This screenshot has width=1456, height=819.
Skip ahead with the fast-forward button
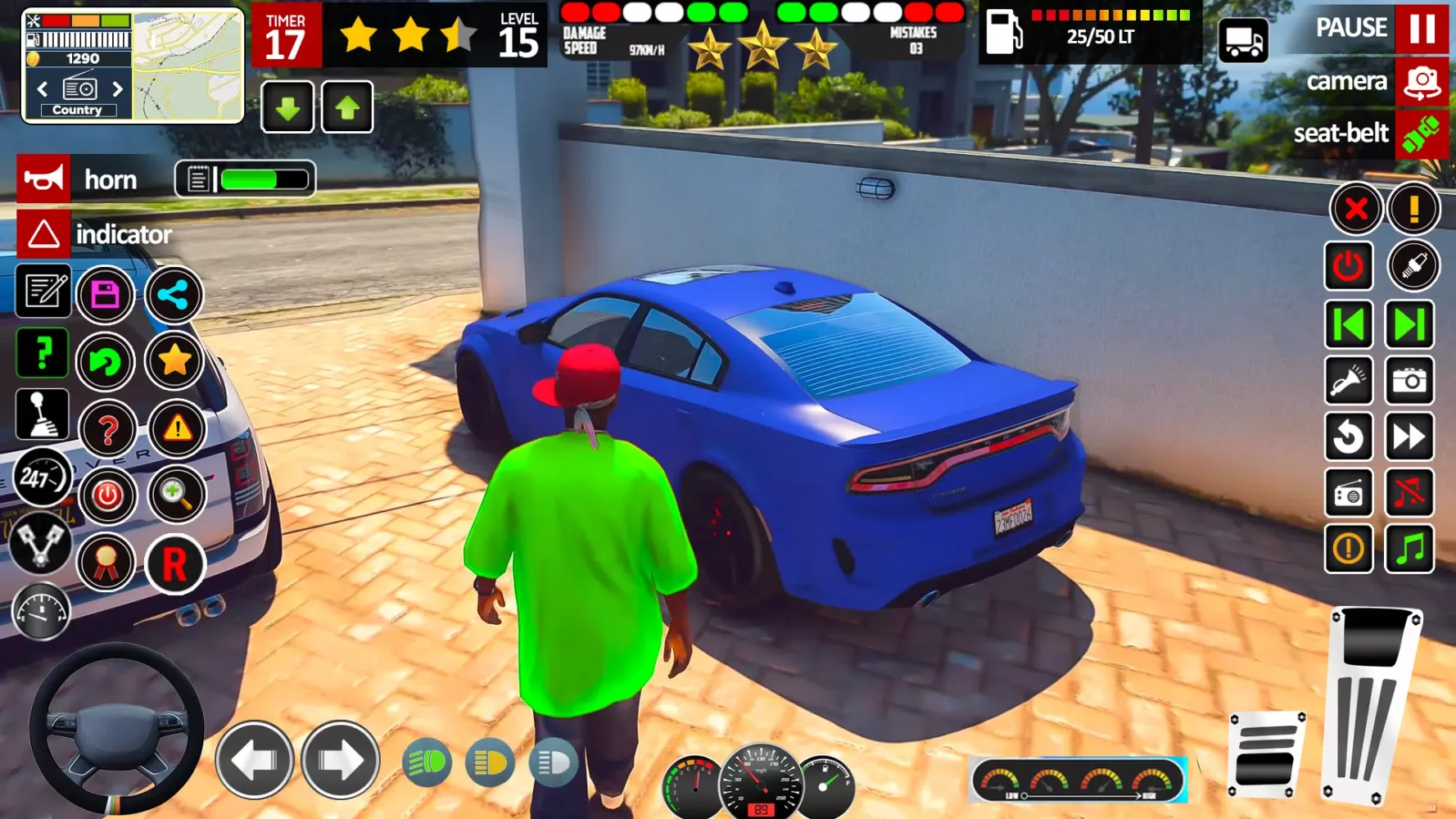point(1409,437)
